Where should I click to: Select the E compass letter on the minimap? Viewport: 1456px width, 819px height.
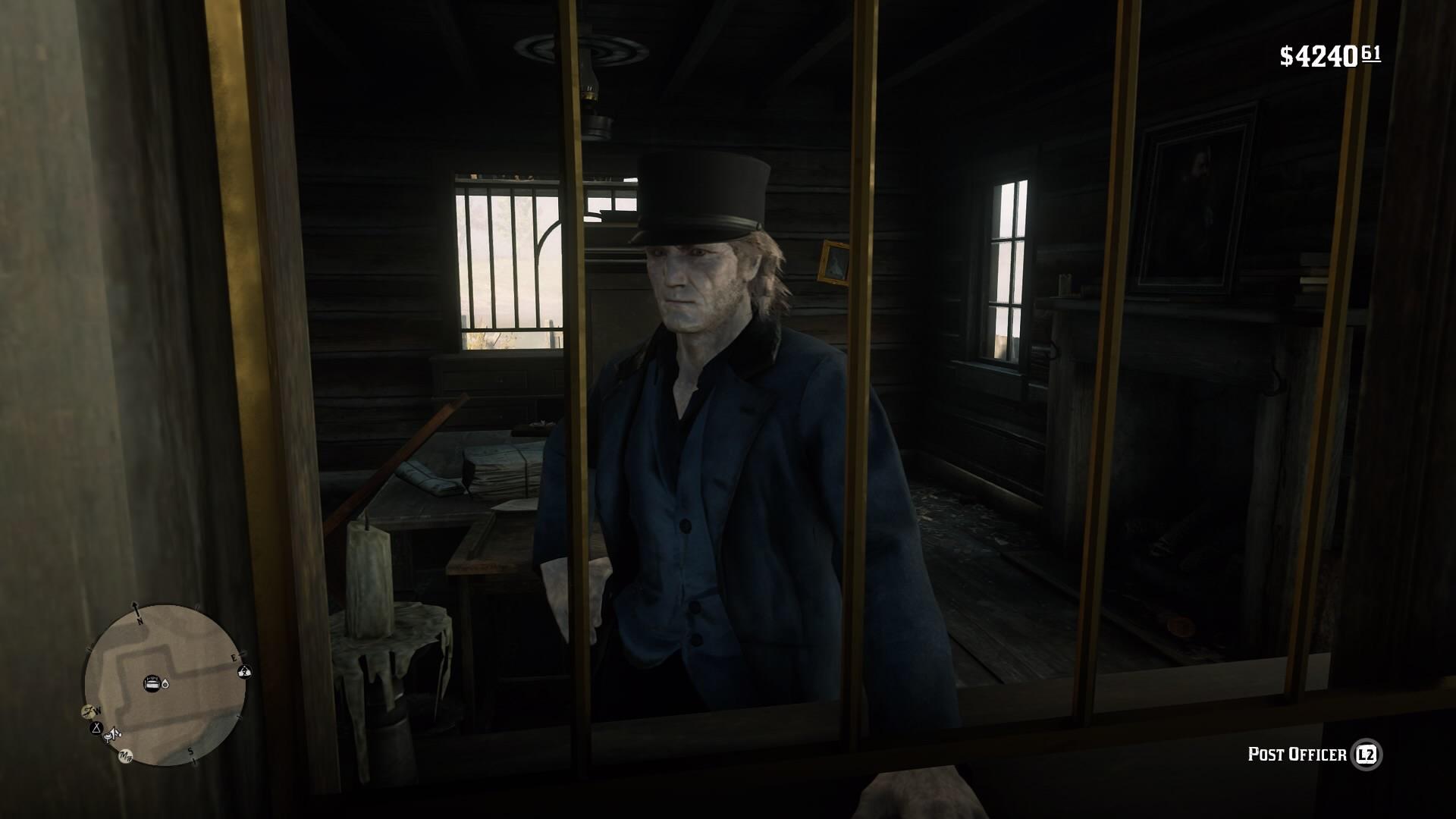tap(234, 657)
